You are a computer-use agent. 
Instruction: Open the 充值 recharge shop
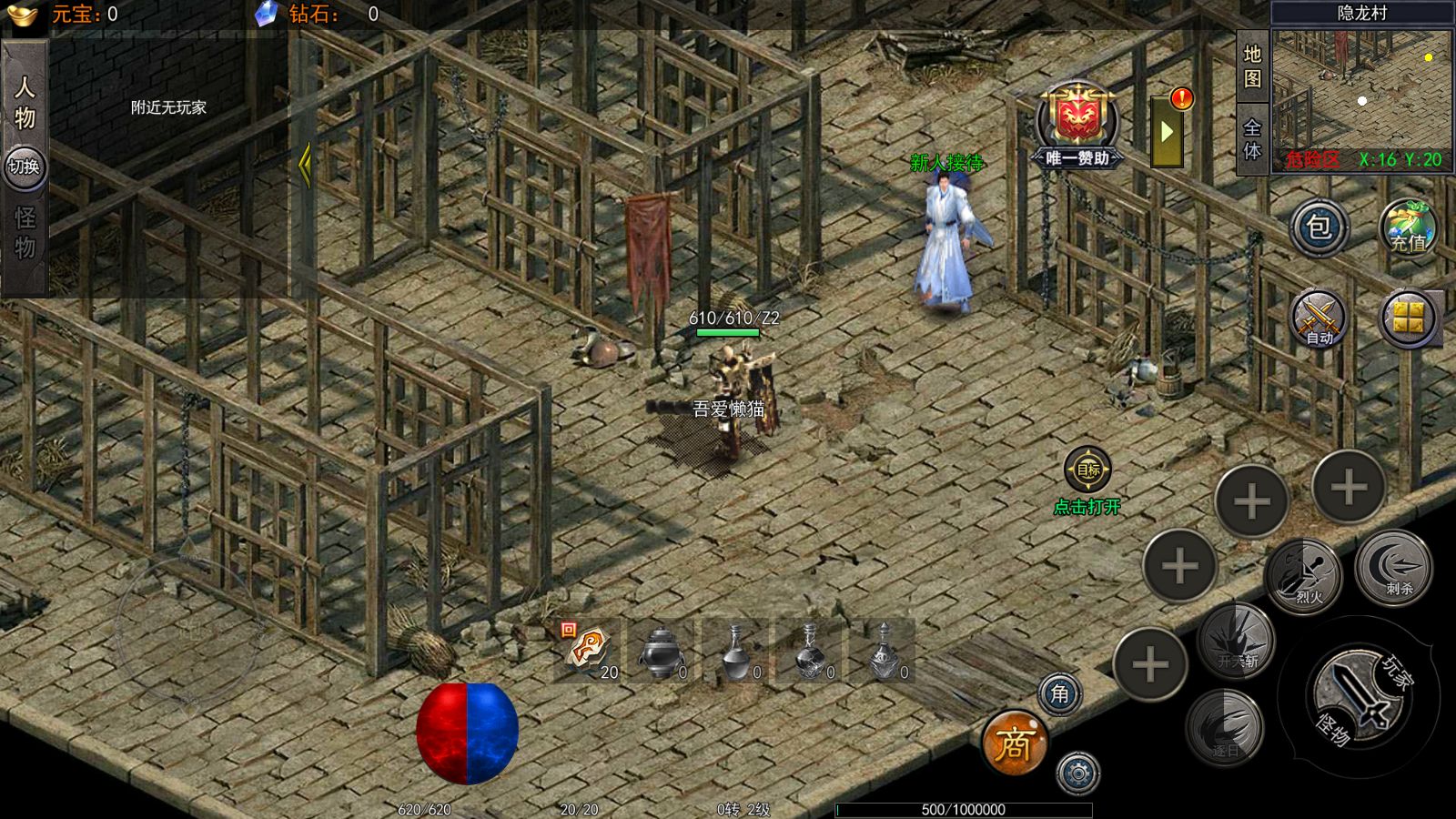coord(1408,227)
